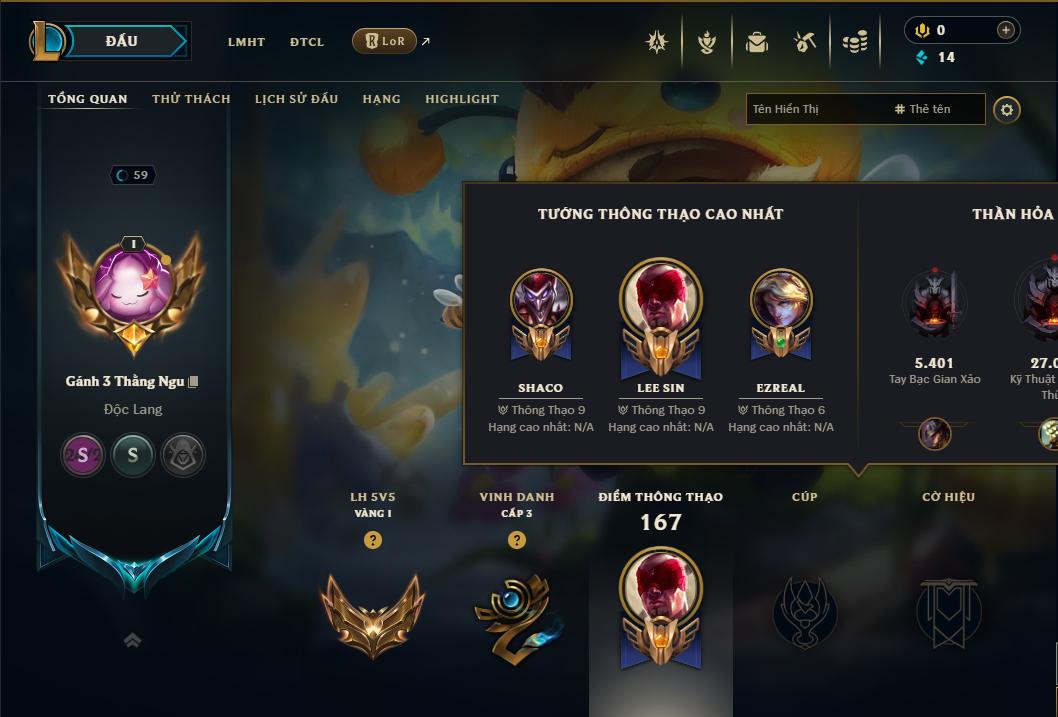Viewport: 1058px width, 717px height.
Task: Open the backpack collection icon
Action: pyautogui.click(x=757, y=42)
